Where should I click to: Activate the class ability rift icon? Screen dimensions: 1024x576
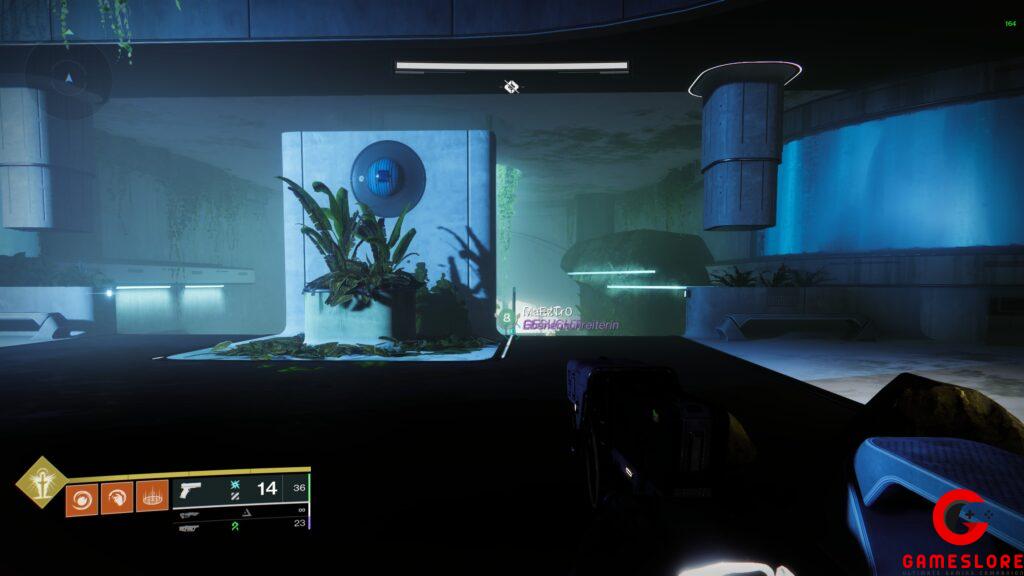[x=152, y=497]
